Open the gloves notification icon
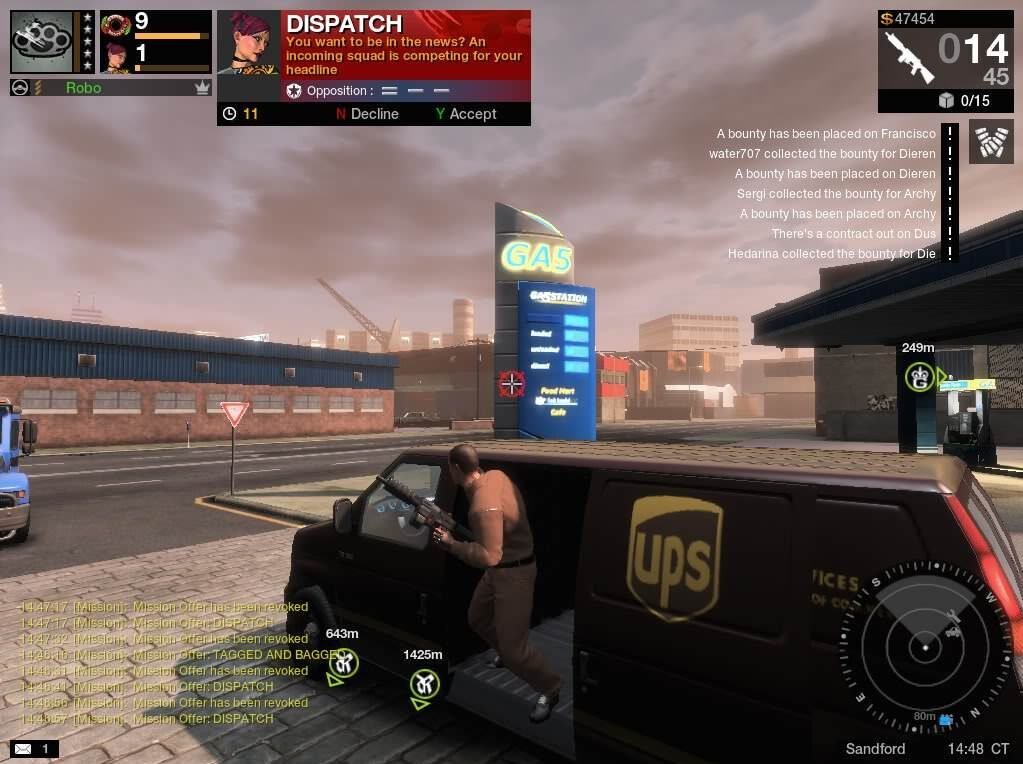1023x764 pixels. [x=990, y=142]
